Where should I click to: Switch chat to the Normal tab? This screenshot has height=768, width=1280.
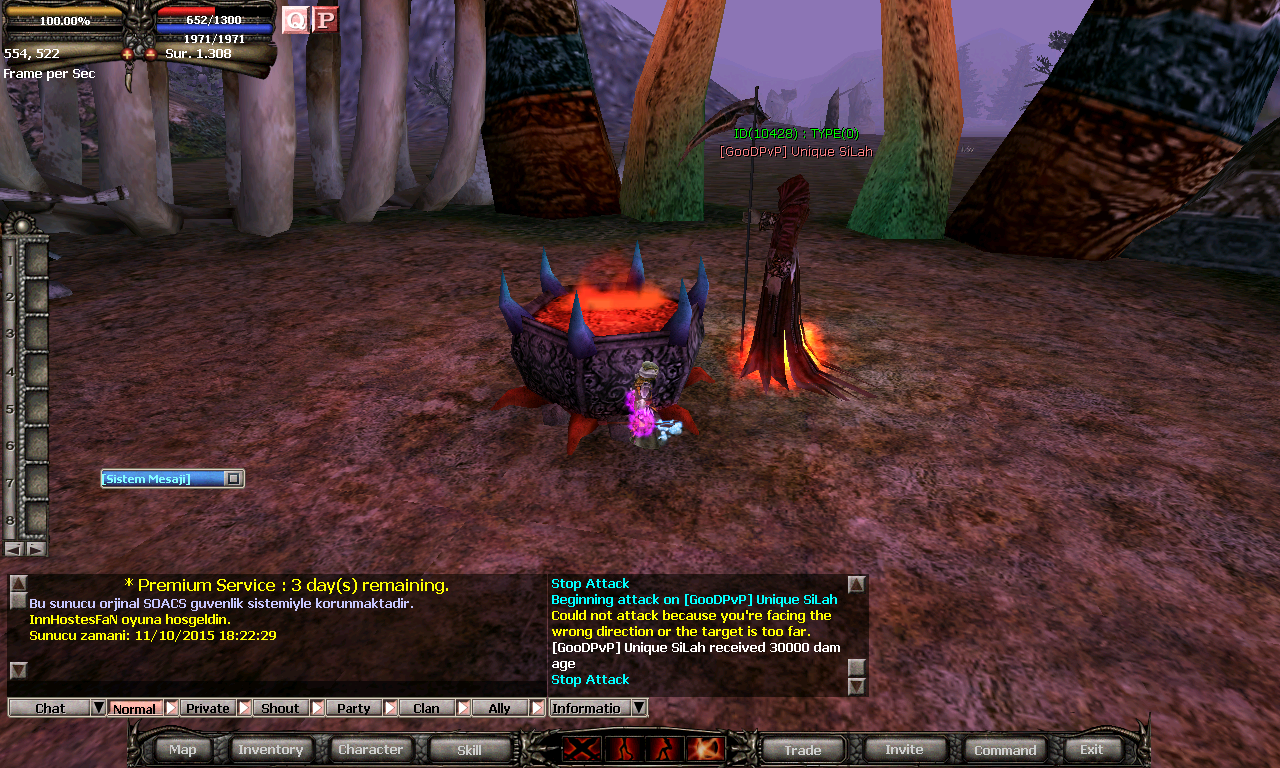point(134,708)
